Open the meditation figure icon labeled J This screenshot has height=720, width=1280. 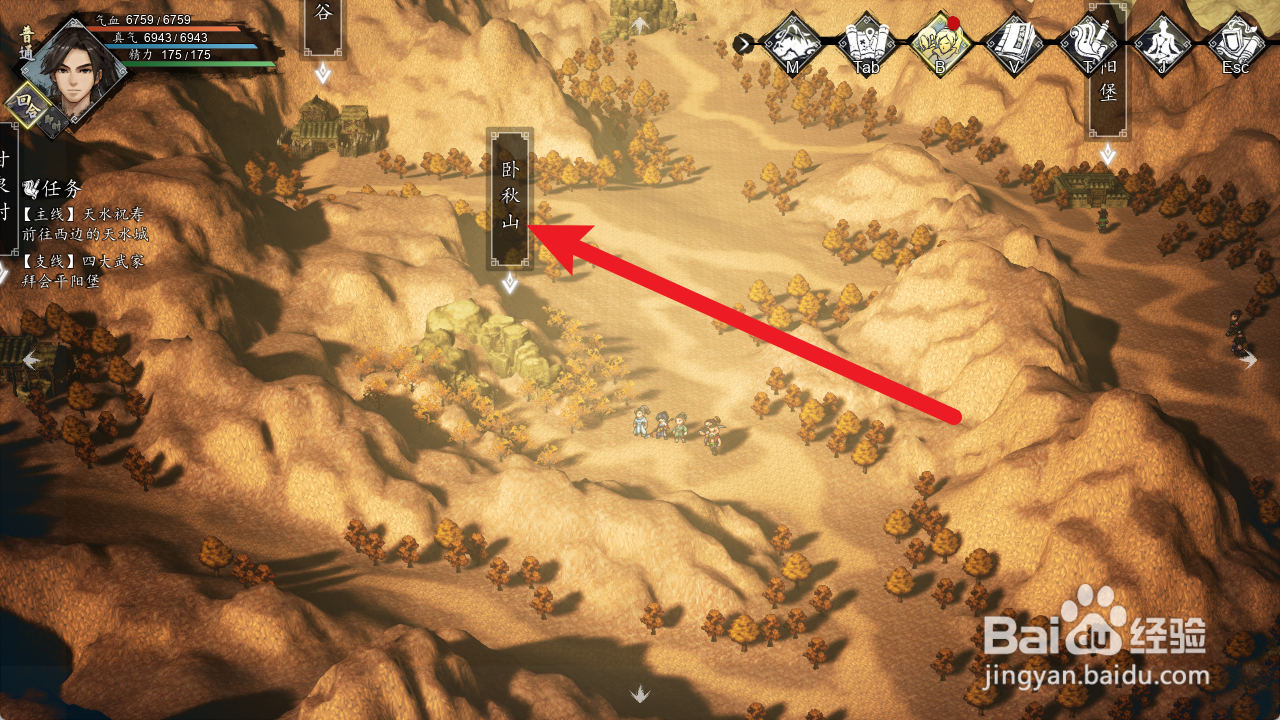click(1162, 43)
